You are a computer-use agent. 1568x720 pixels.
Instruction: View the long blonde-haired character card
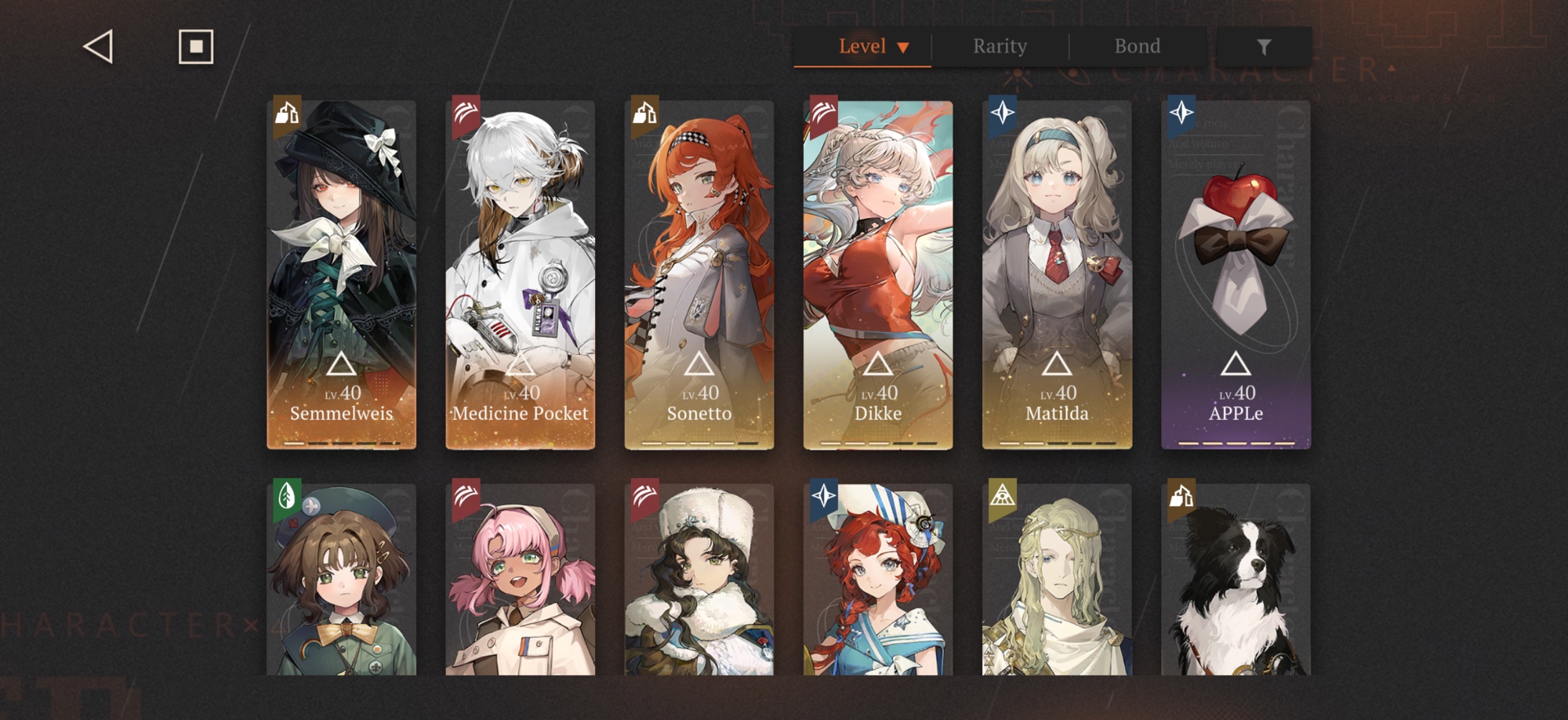click(x=1057, y=580)
